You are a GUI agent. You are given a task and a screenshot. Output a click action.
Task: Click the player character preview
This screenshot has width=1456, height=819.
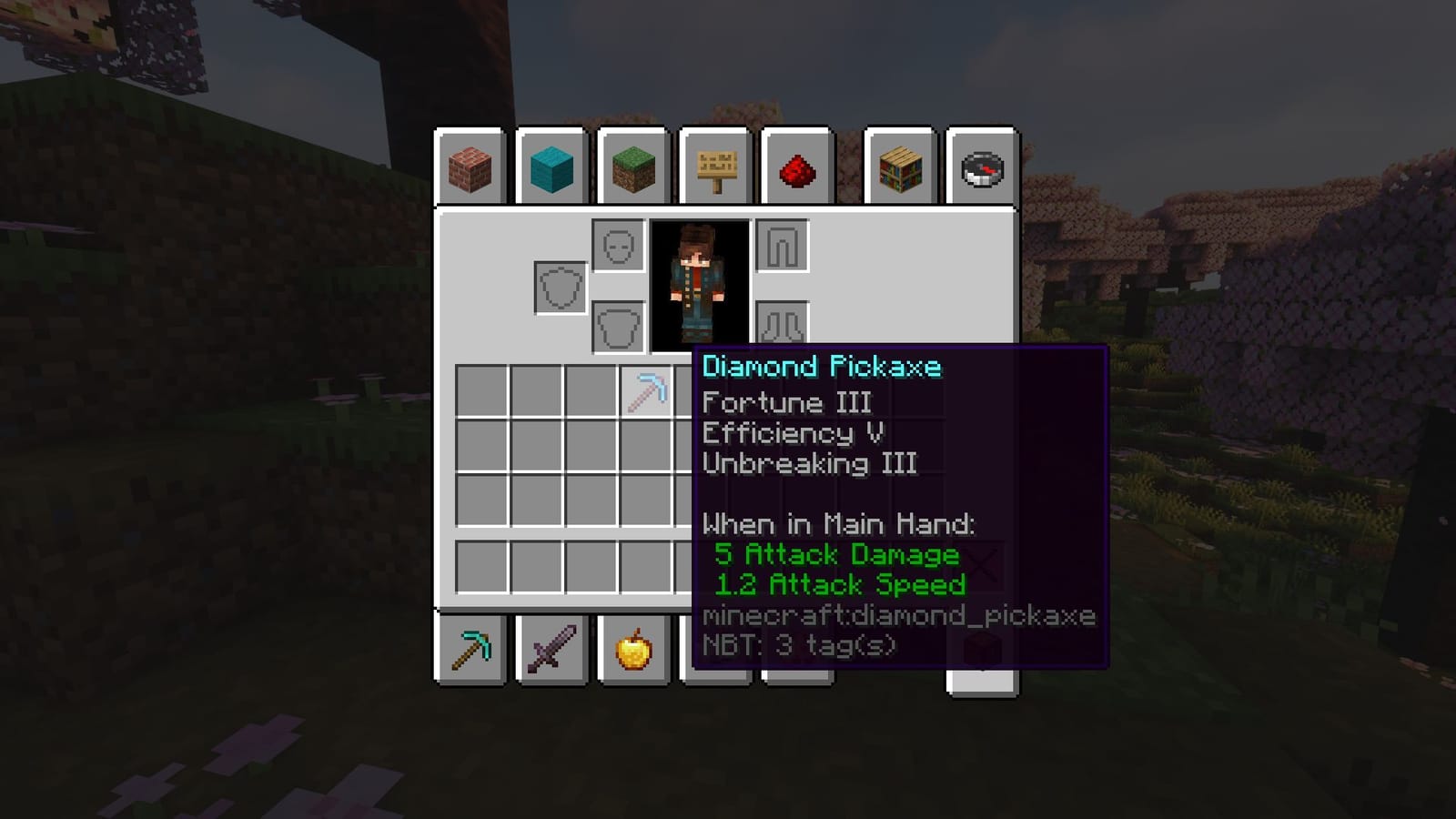[701, 282]
